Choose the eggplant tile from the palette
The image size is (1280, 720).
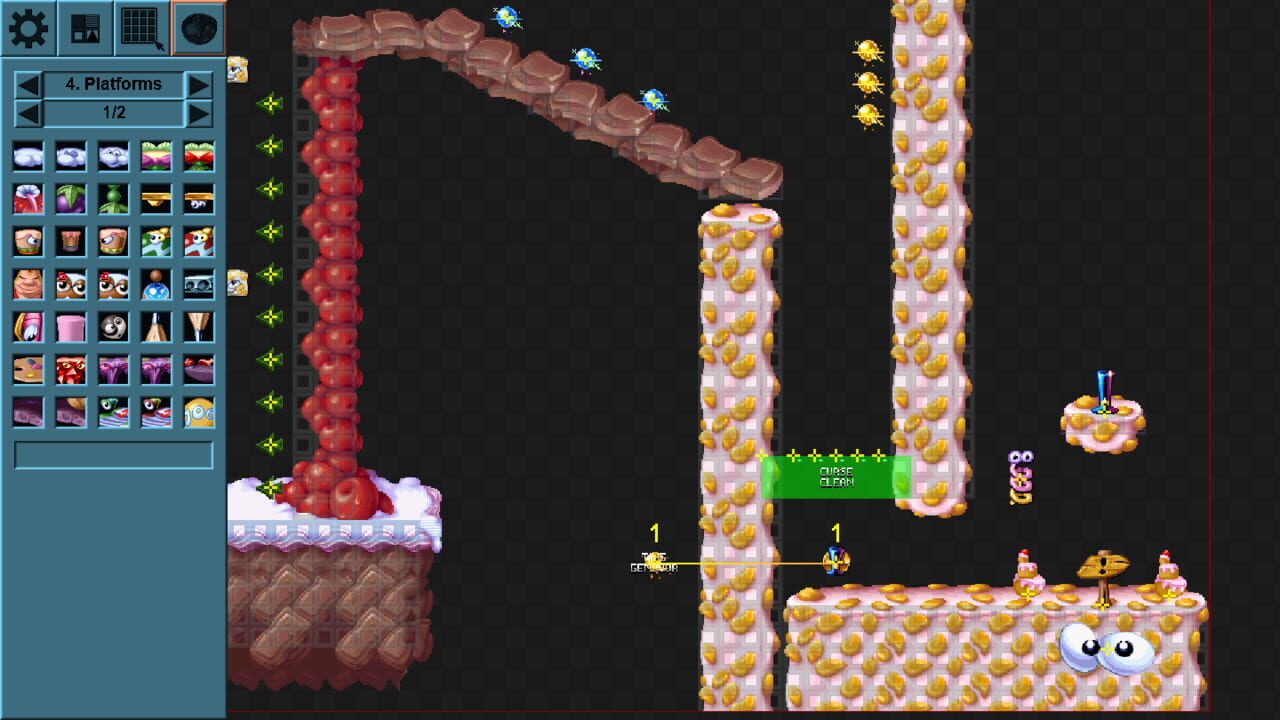click(69, 199)
